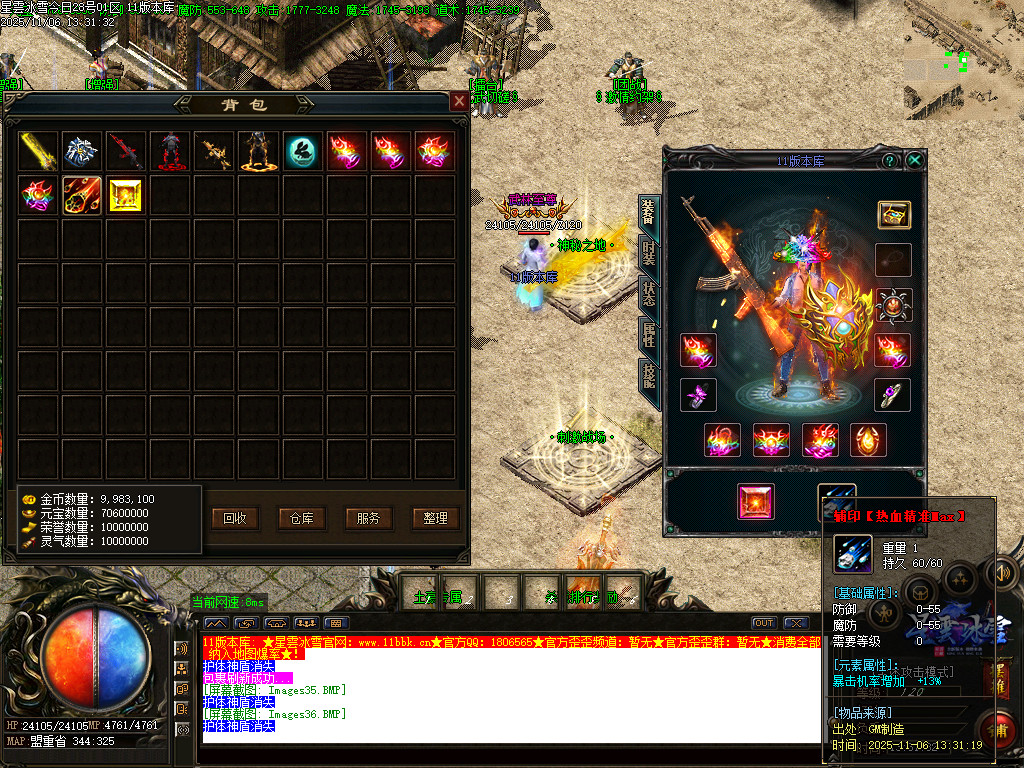Open the 仓库 warehouse
Viewport: 1024px width, 768px height.
point(302,518)
